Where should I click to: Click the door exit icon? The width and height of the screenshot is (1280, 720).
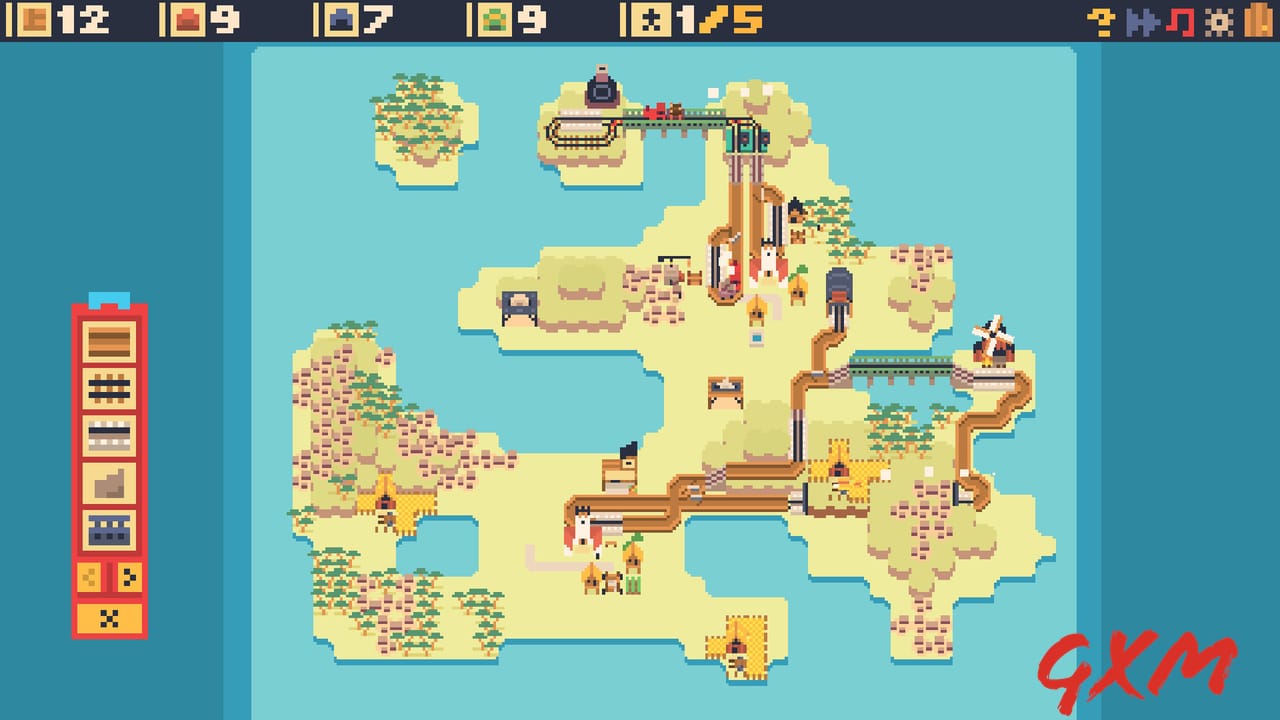coord(1257,18)
